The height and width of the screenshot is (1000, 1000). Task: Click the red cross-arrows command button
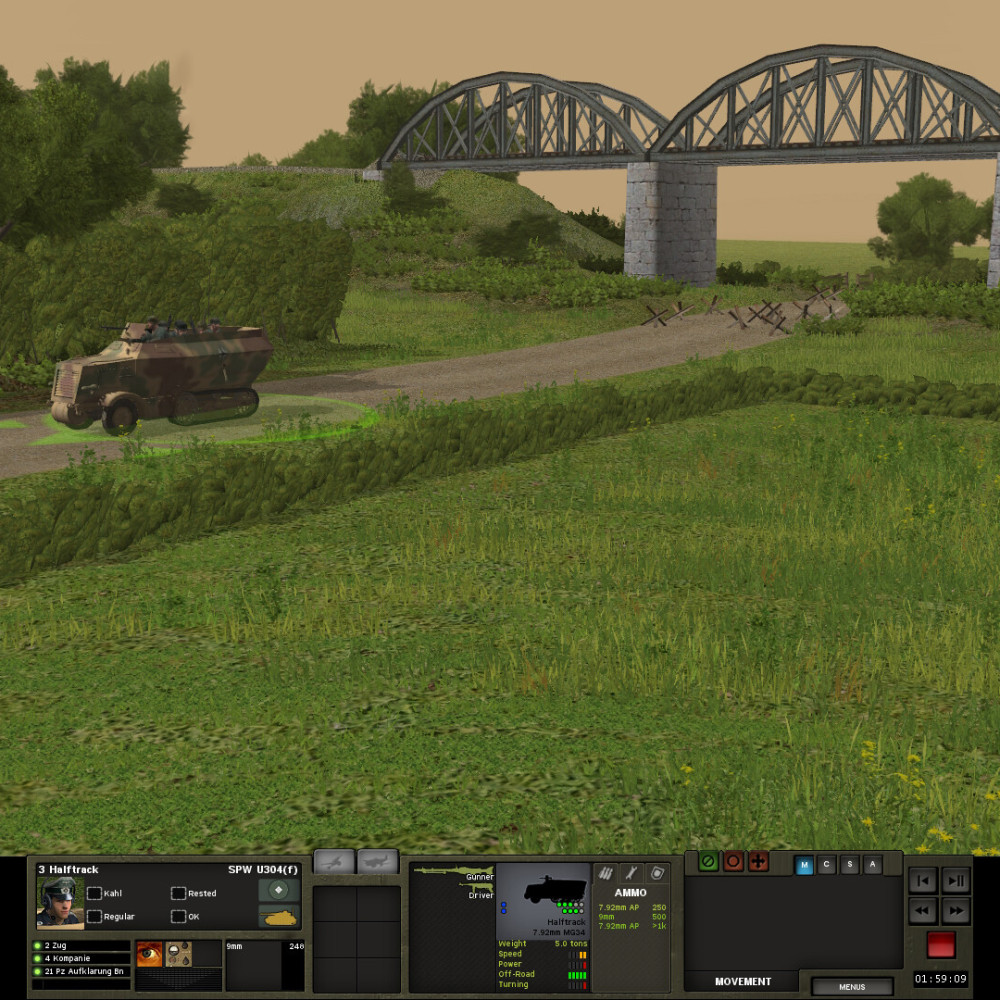758,861
